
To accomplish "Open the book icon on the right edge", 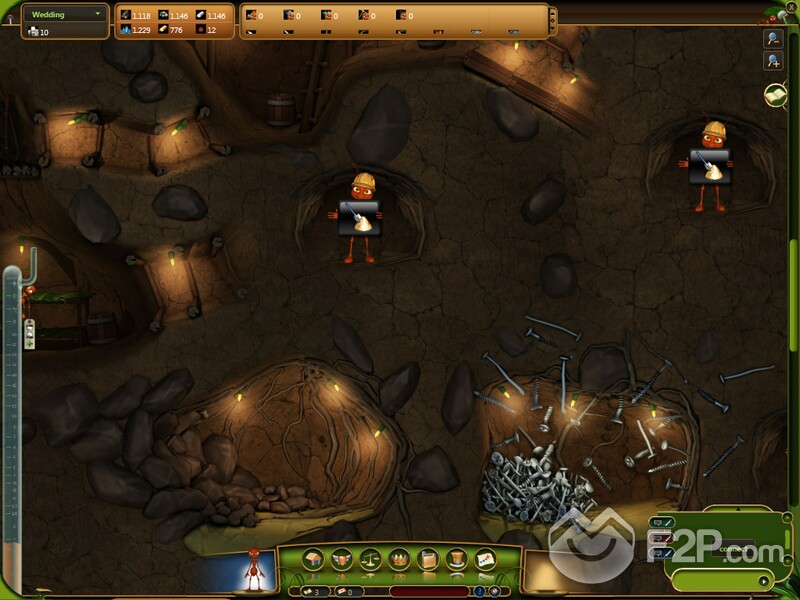I will tap(774, 94).
